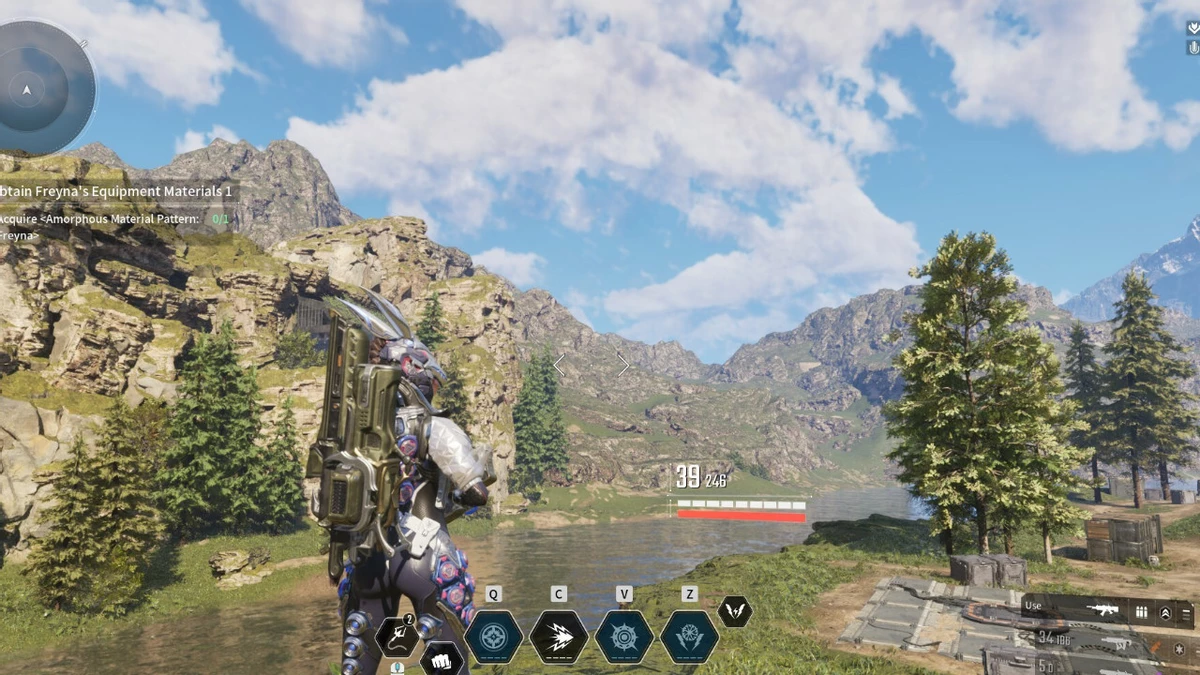Toggle the microphone icon in the top corner
The height and width of the screenshot is (675, 1200).
(x=1192, y=48)
